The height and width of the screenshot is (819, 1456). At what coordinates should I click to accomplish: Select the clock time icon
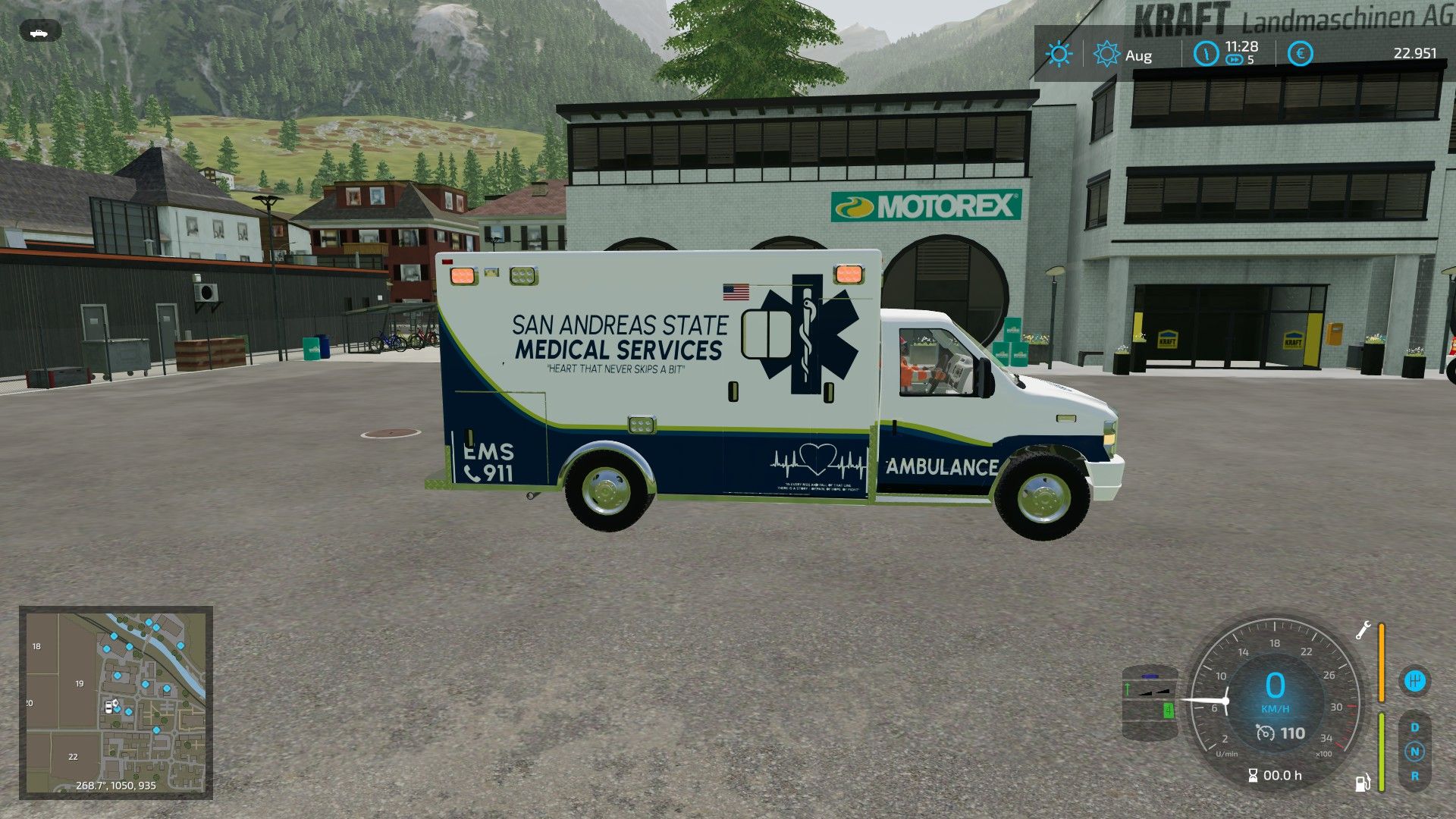coord(1206,54)
